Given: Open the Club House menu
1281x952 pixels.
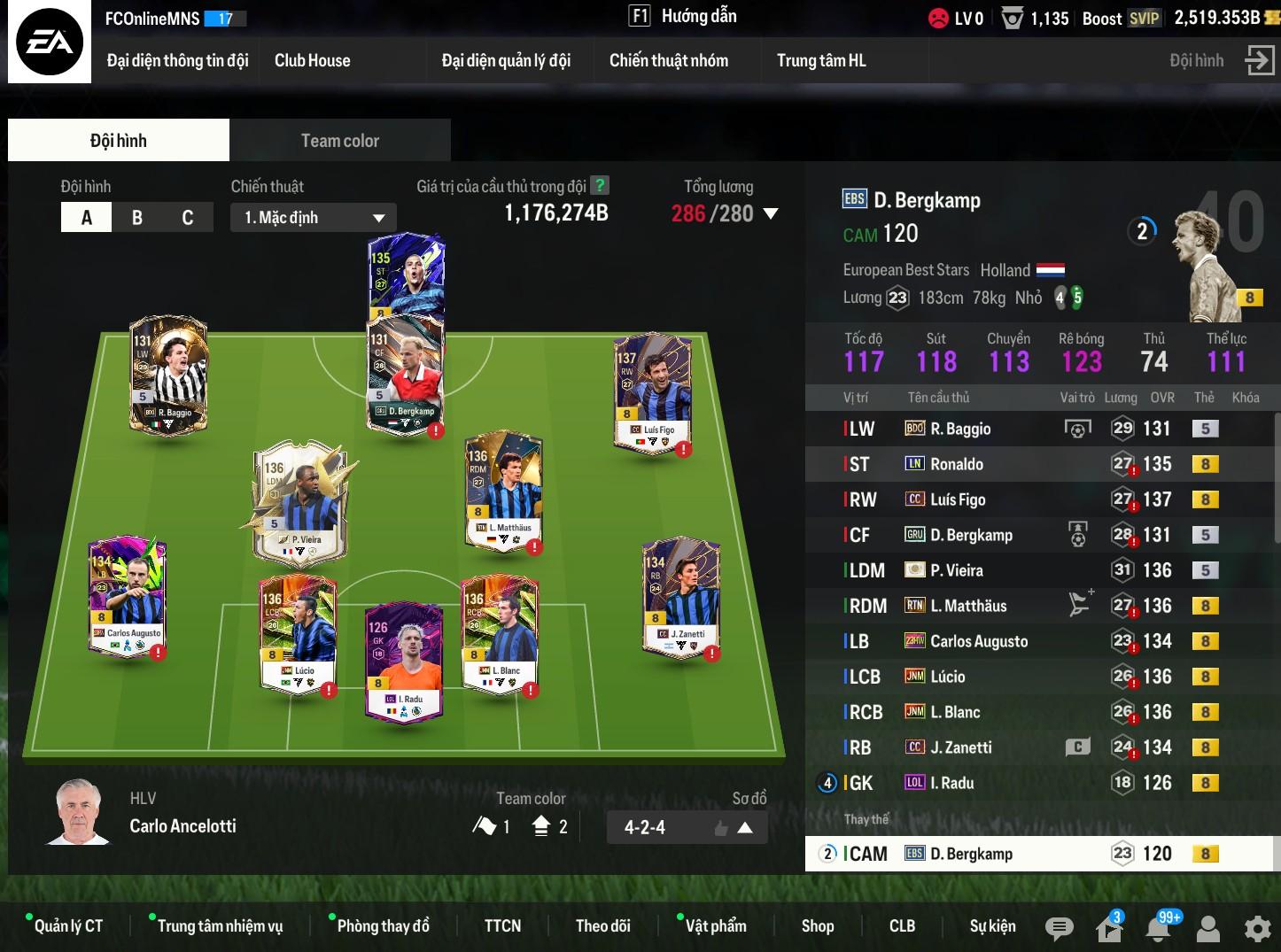Looking at the screenshot, I should click(312, 61).
